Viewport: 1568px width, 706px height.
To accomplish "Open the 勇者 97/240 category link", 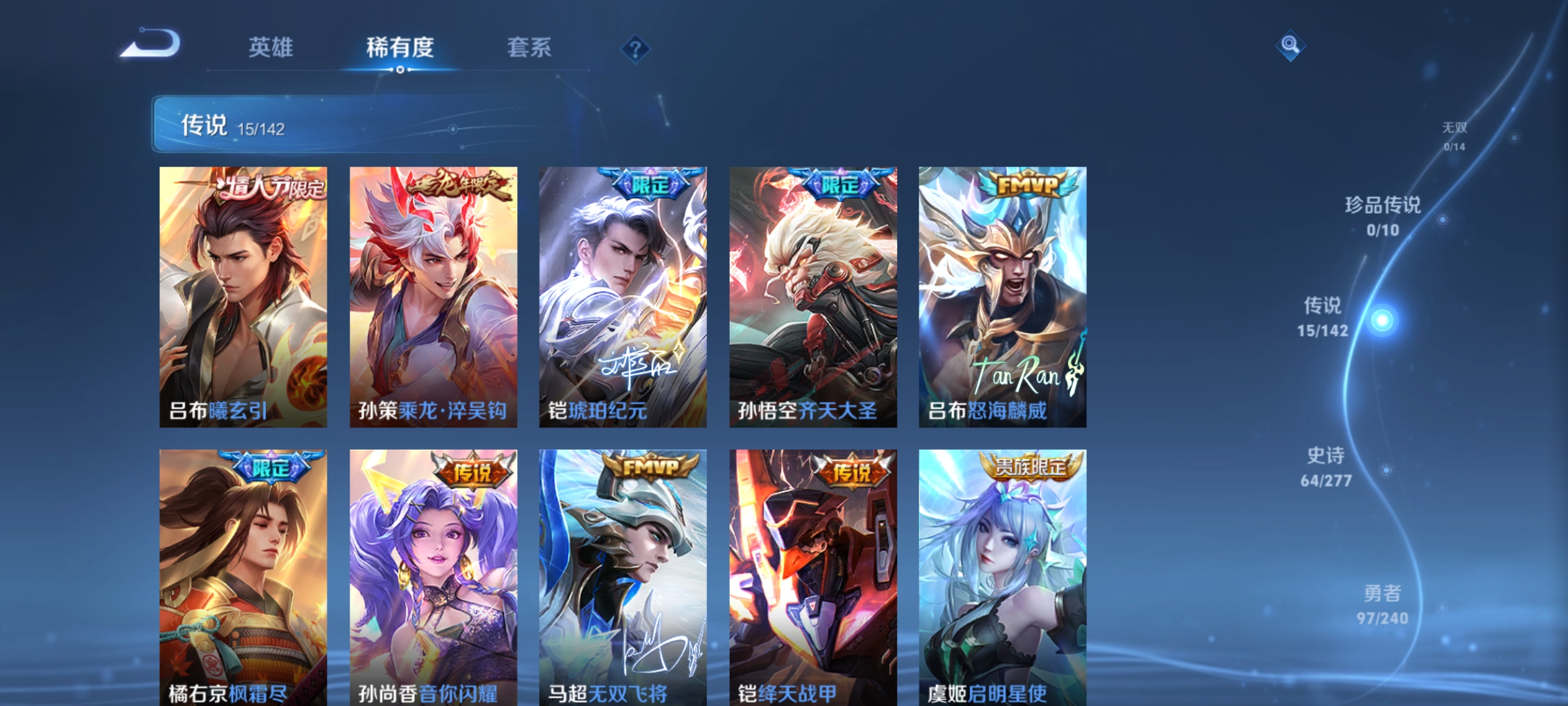I will (1383, 618).
